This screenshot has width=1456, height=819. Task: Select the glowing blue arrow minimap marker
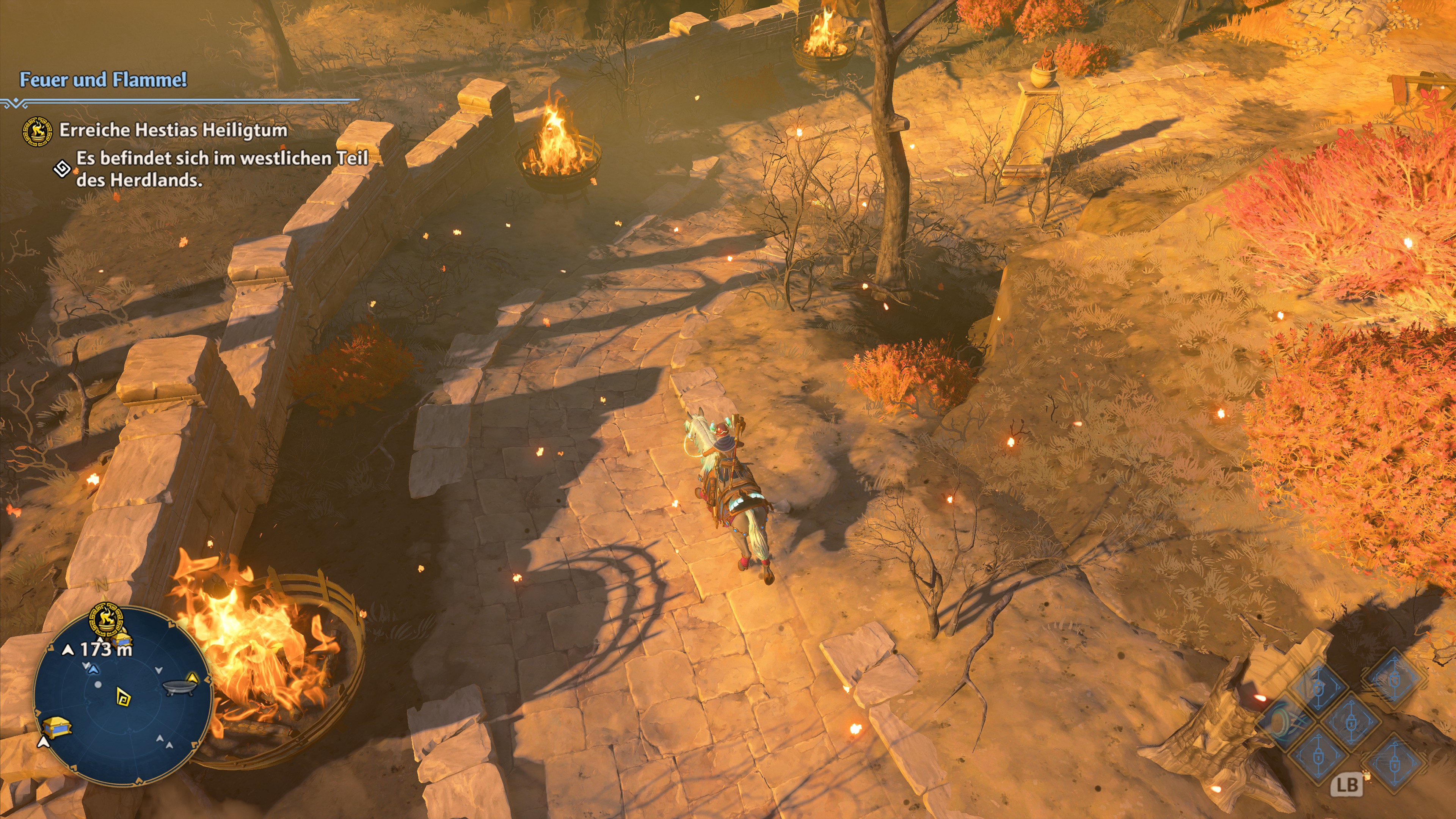coord(94,670)
